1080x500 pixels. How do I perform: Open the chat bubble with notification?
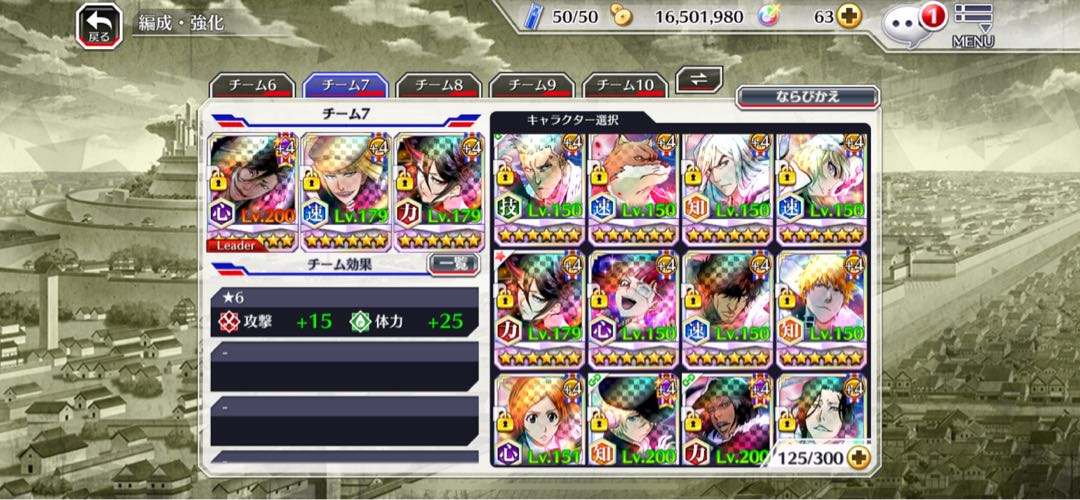(910, 24)
